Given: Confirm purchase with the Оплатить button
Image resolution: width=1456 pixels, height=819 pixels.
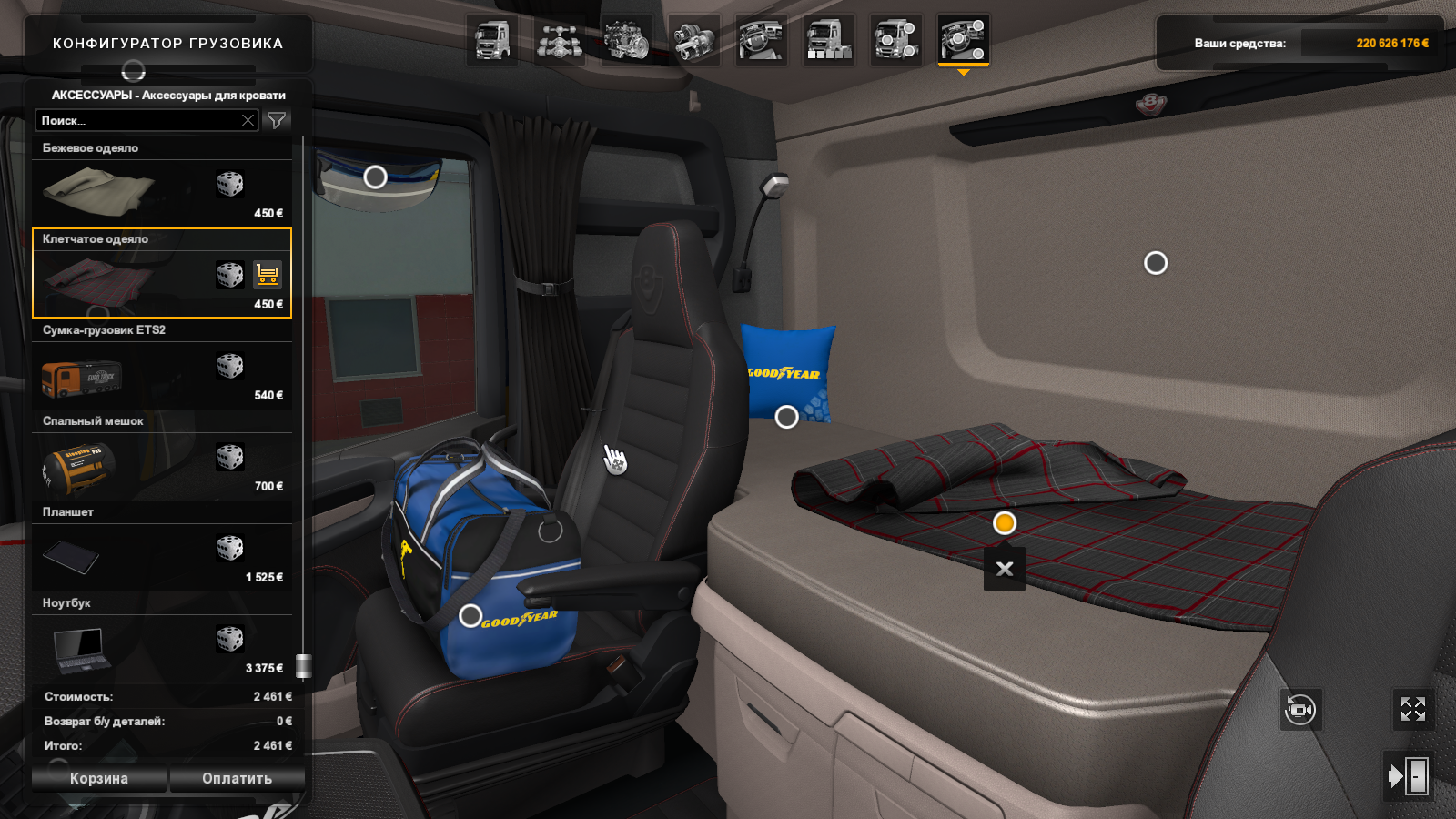Looking at the screenshot, I should (237, 779).
